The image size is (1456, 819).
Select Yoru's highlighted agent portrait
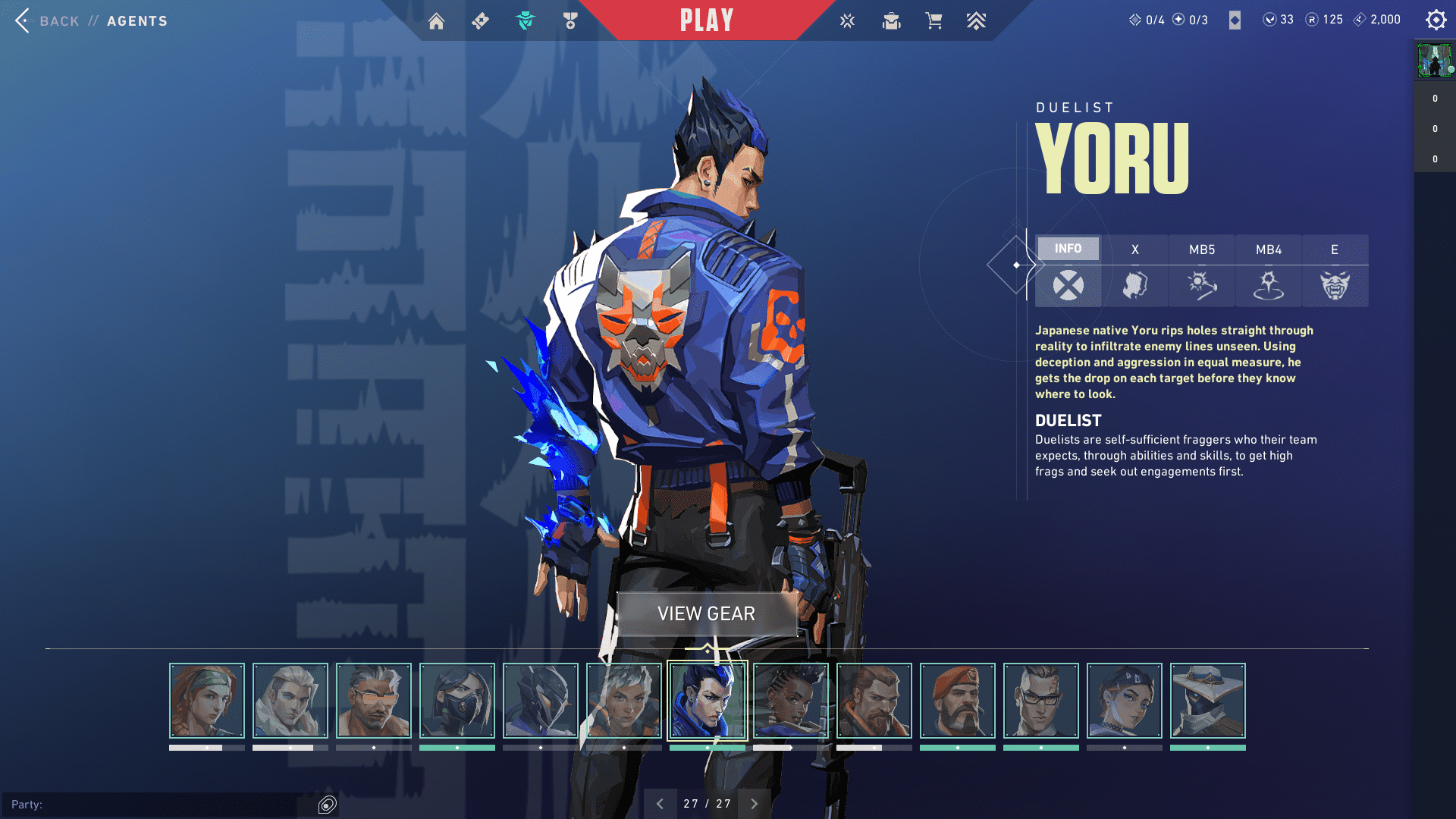point(707,701)
